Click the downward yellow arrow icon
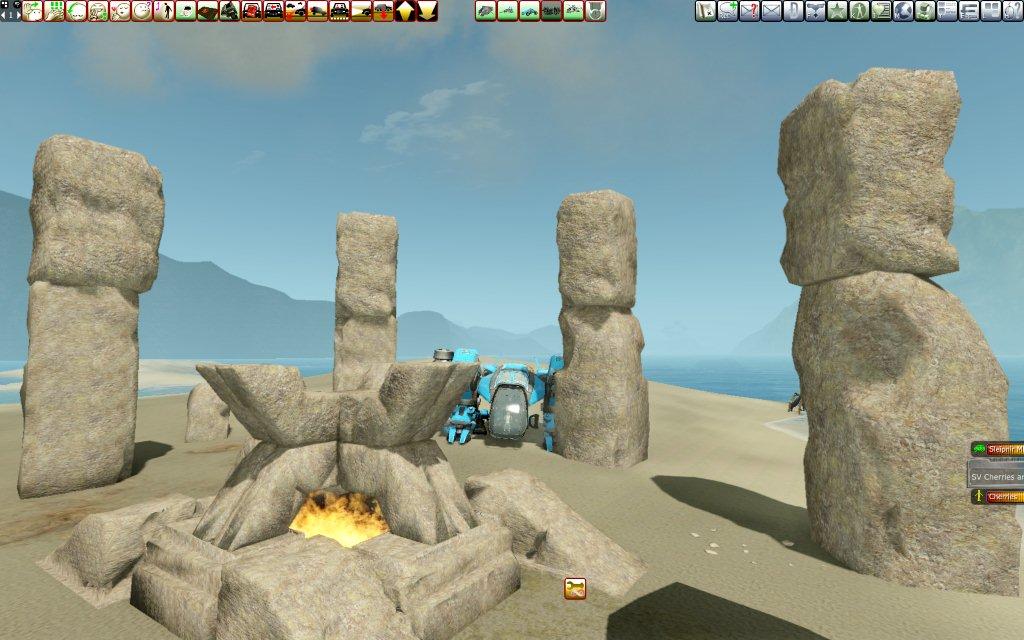Viewport: 1024px width, 640px height. (428, 11)
